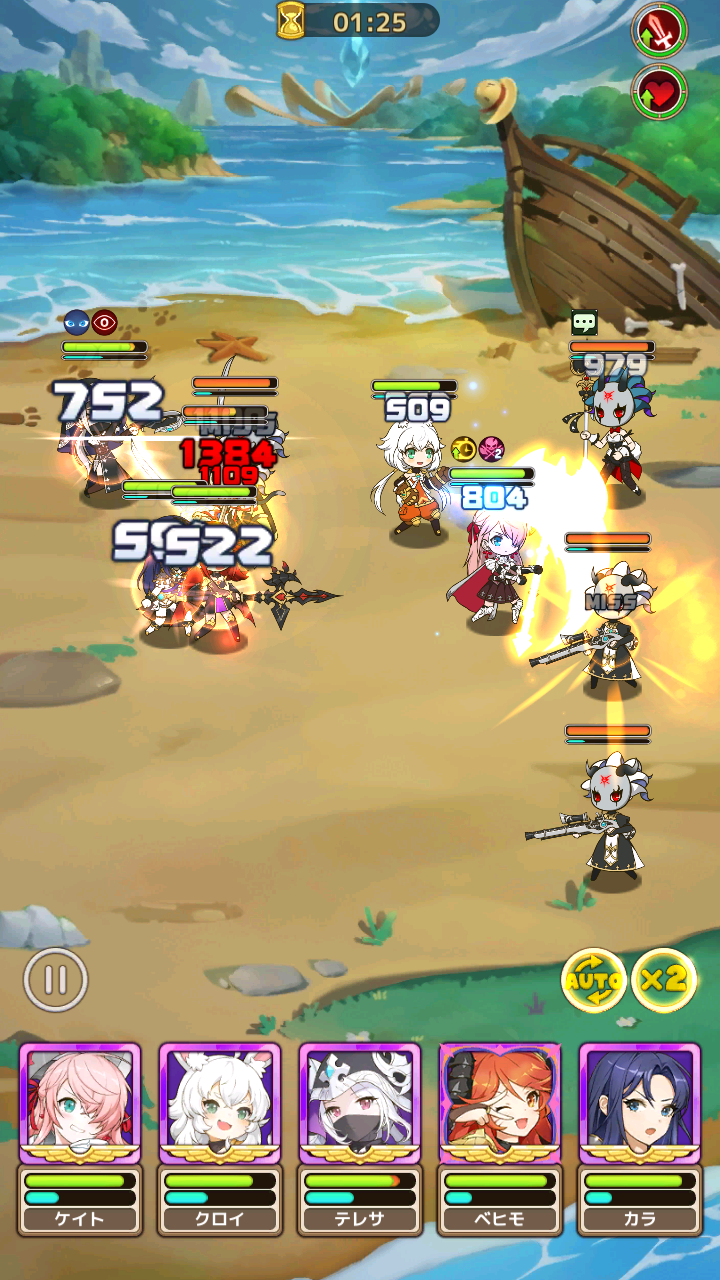
Task: Toggle AUTO battle mode
Action: pos(594,981)
